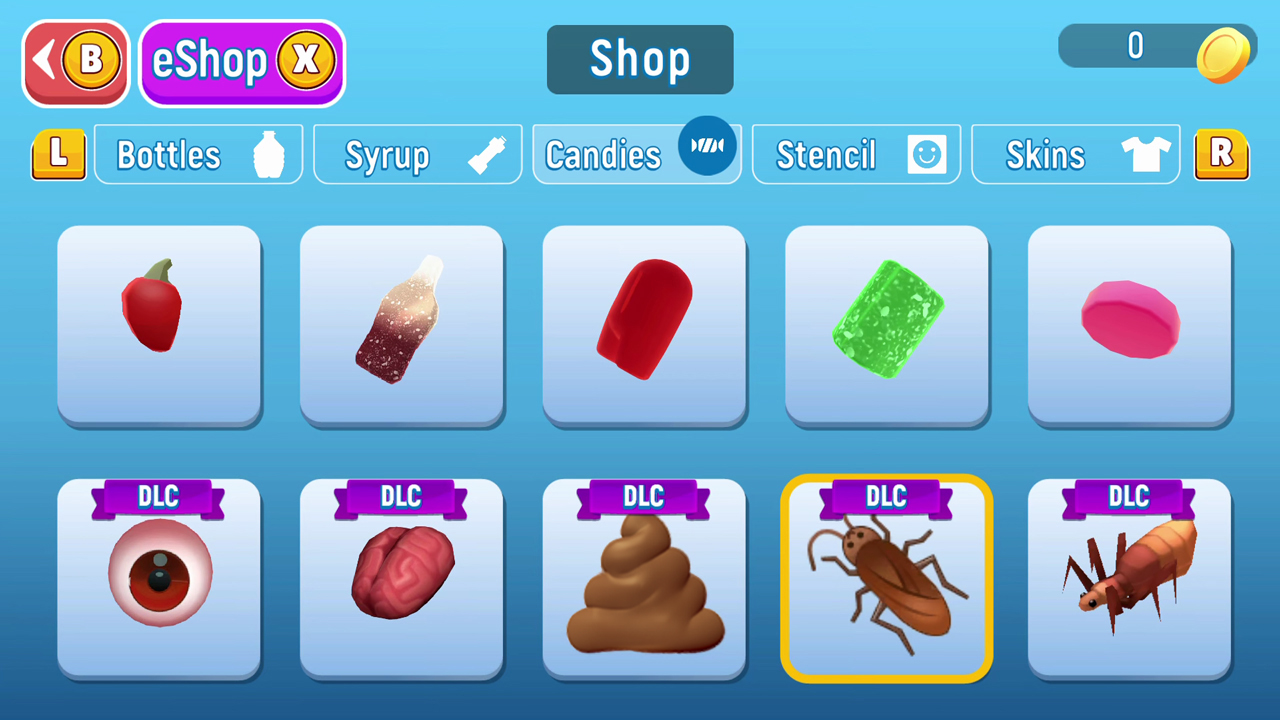Image resolution: width=1280 pixels, height=720 pixels.
Task: Switch to the Stencil tab
Action: click(x=856, y=154)
